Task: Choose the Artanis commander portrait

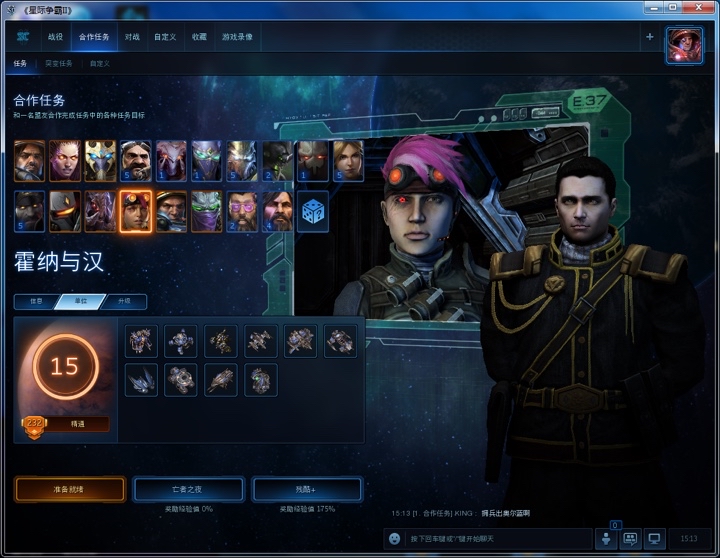Action: (x=100, y=160)
